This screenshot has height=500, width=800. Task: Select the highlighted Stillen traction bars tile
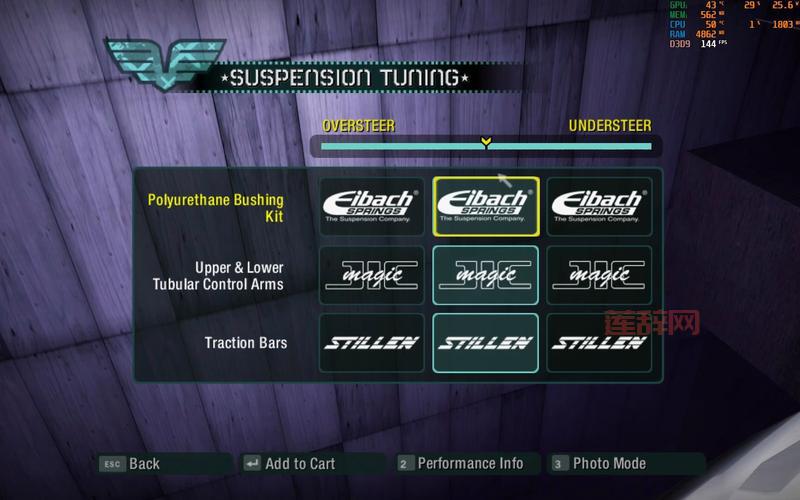click(486, 343)
